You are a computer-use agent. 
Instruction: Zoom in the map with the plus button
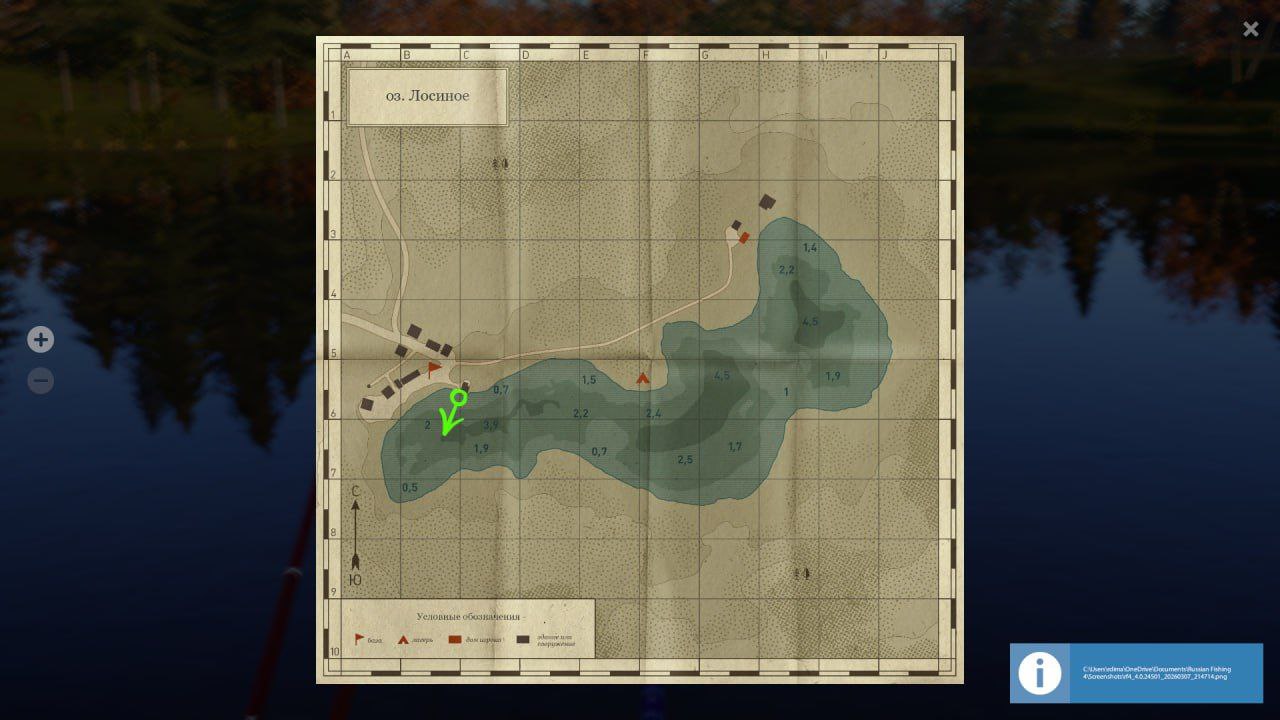point(40,340)
